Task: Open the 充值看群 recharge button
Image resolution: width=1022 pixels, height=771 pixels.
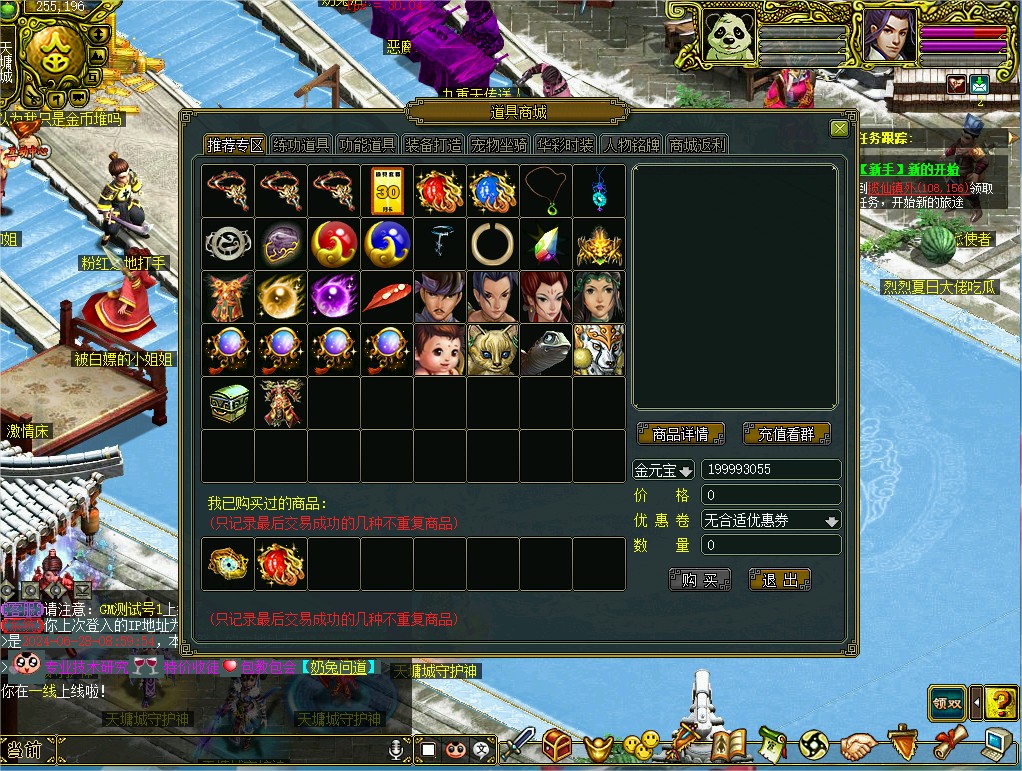Action: pos(786,434)
